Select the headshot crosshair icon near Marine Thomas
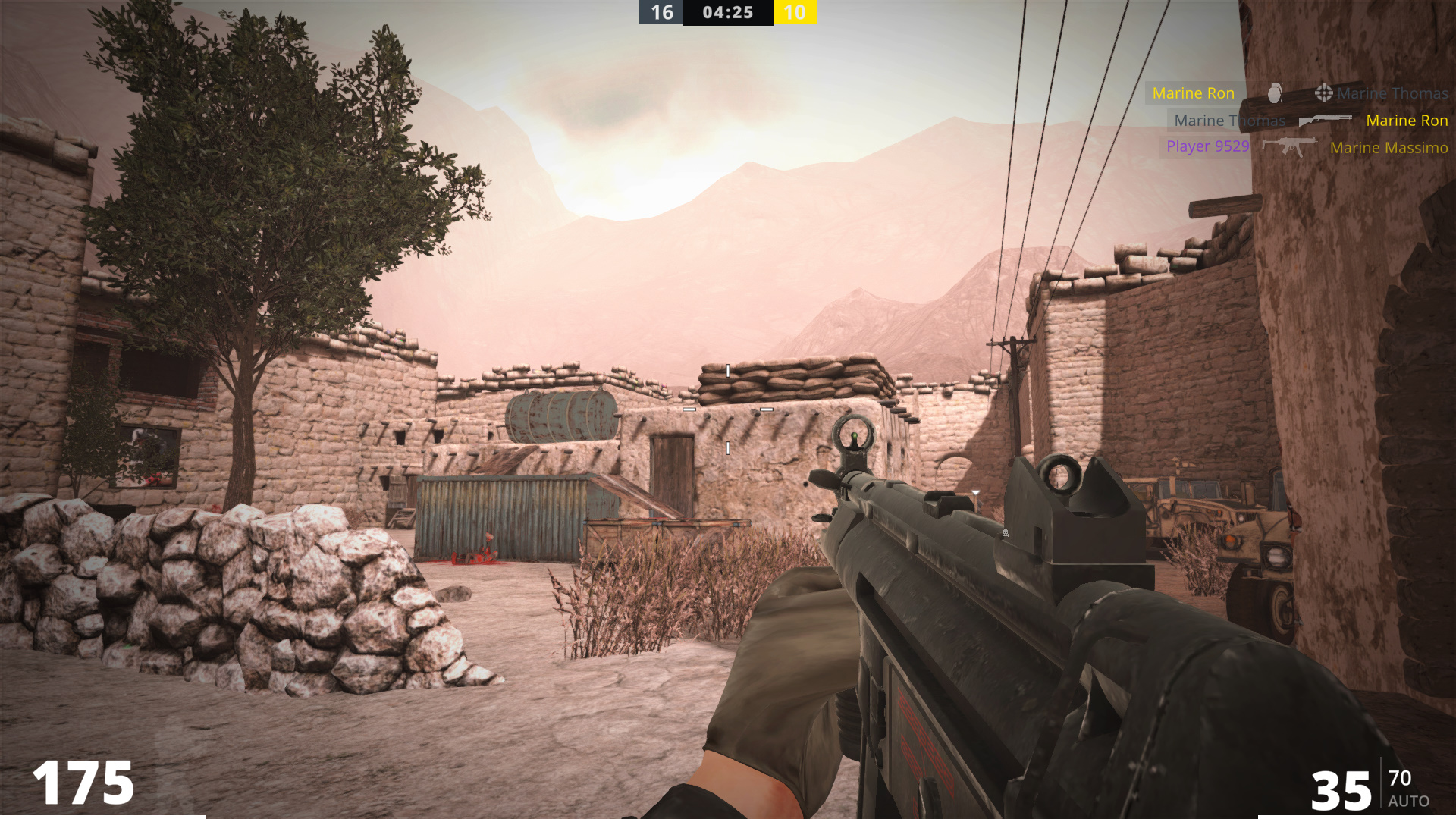1456x819 pixels. pos(1324,93)
